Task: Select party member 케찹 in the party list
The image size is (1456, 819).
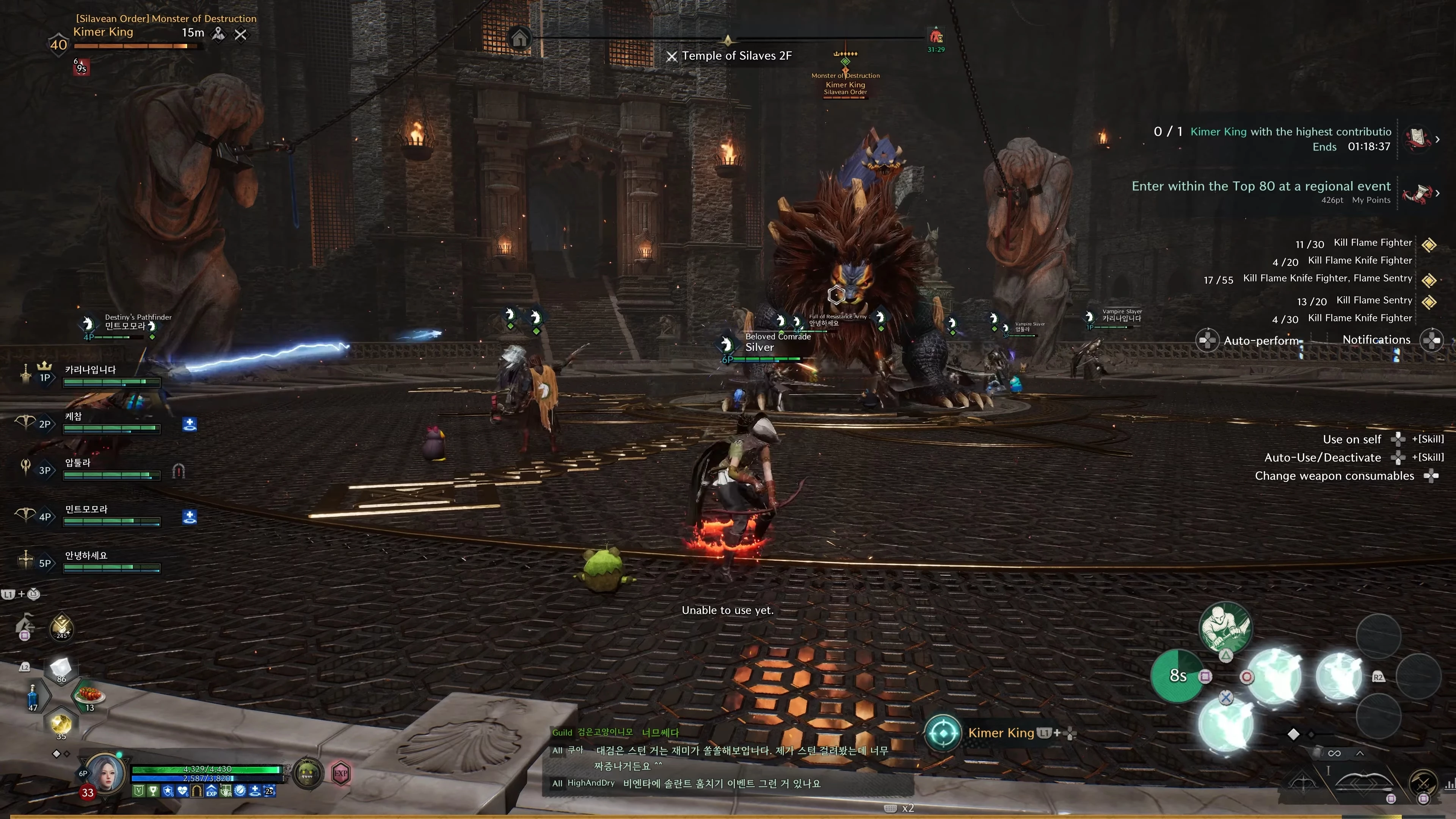Action: coord(74,417)
